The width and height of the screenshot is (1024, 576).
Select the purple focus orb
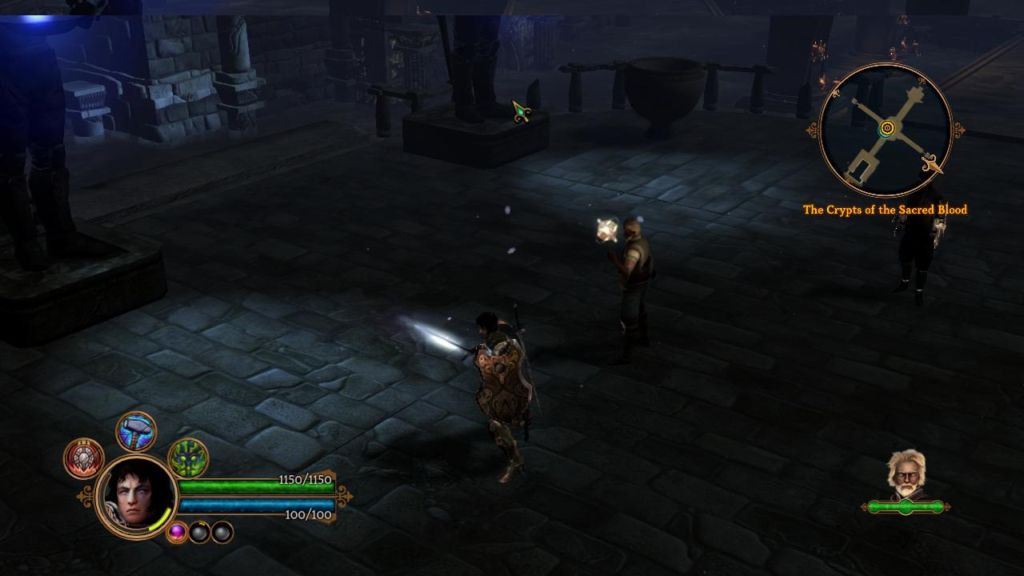click(x=178, y=532)
